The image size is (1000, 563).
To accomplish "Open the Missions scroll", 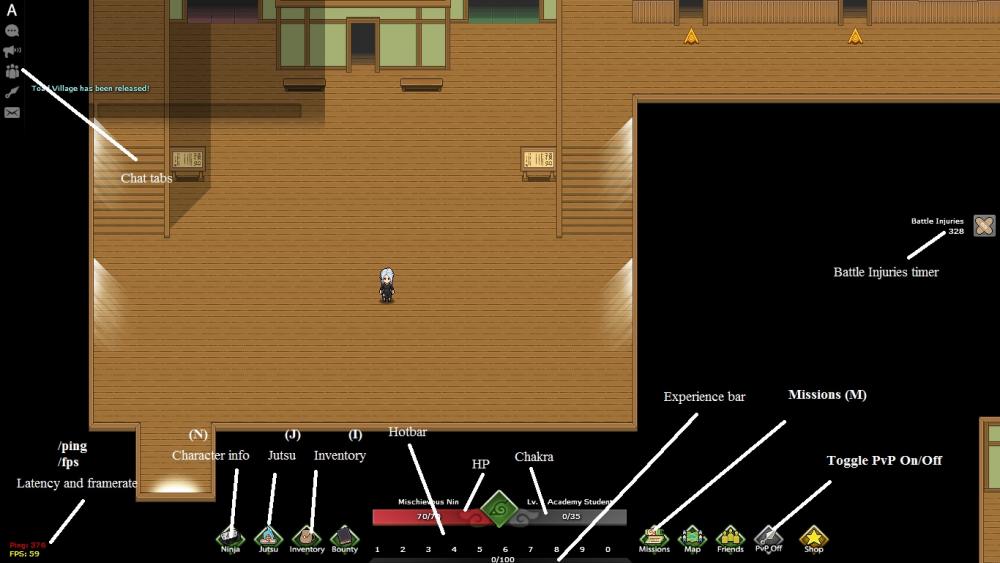I will (654, 538).
